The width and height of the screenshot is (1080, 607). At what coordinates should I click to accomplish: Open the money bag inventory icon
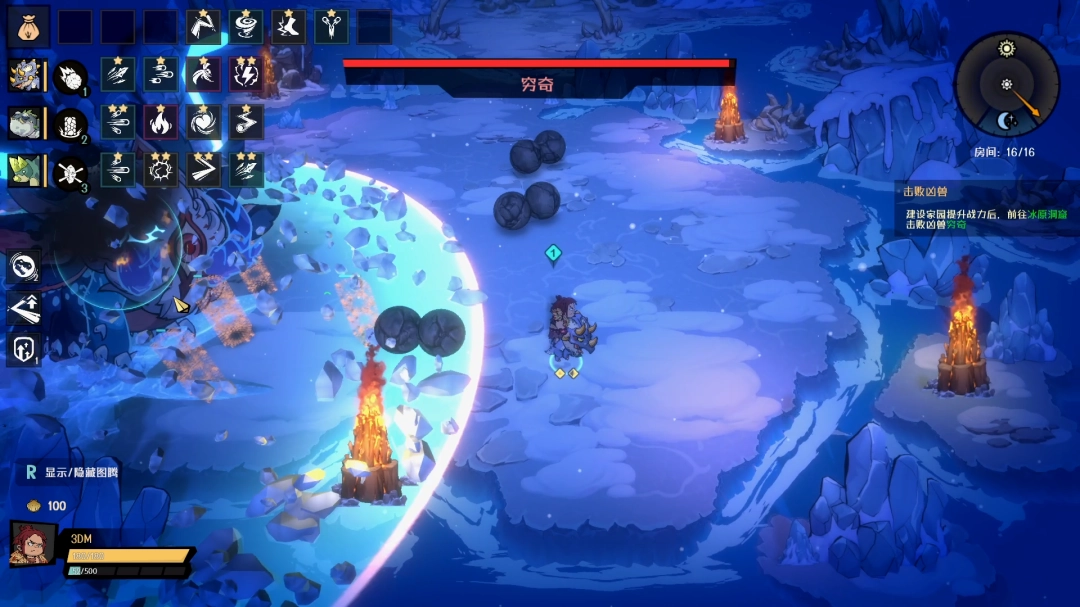click(27, 27)
